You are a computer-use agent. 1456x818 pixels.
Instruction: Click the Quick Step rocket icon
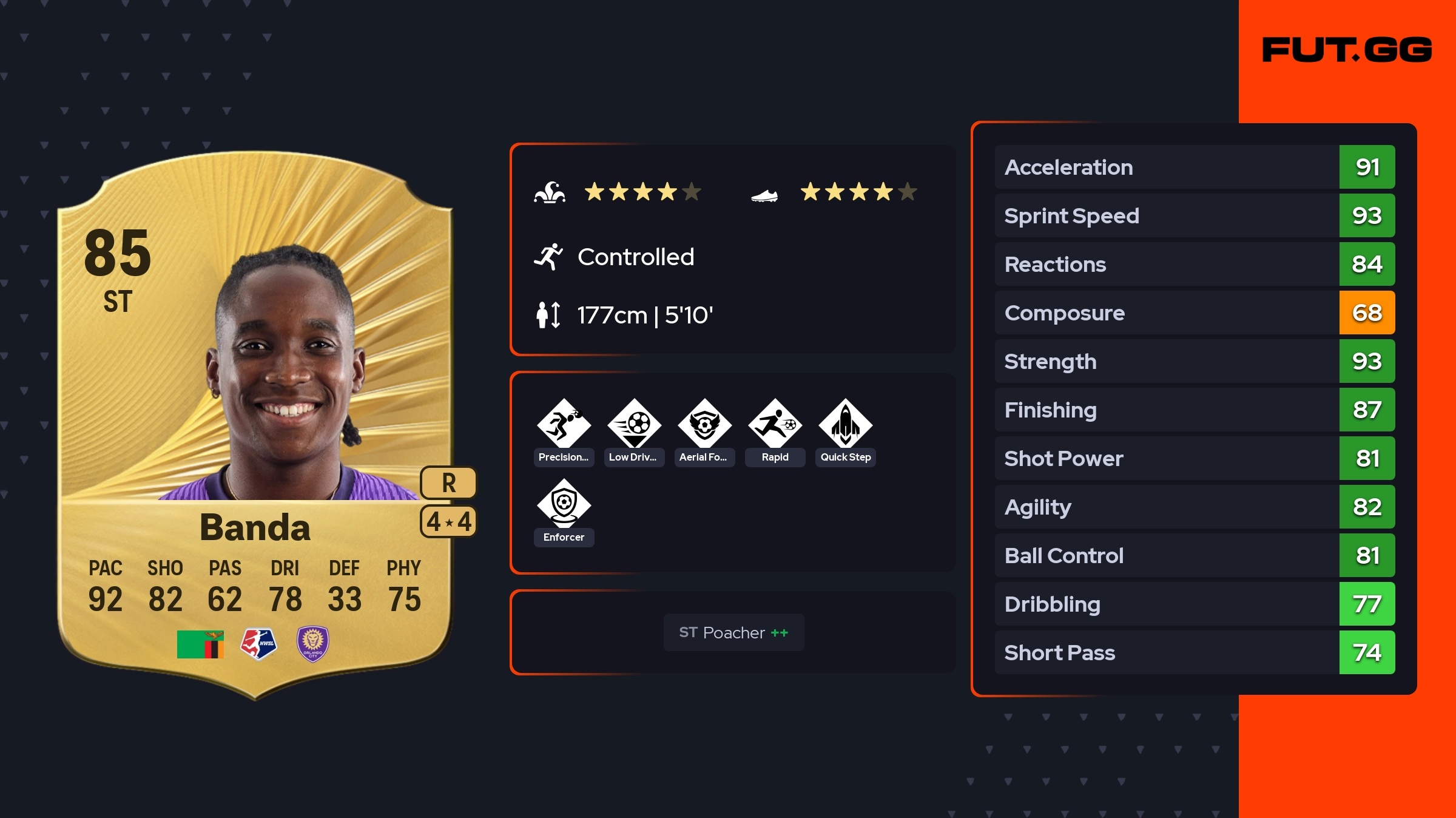click(x=845, y=424)
